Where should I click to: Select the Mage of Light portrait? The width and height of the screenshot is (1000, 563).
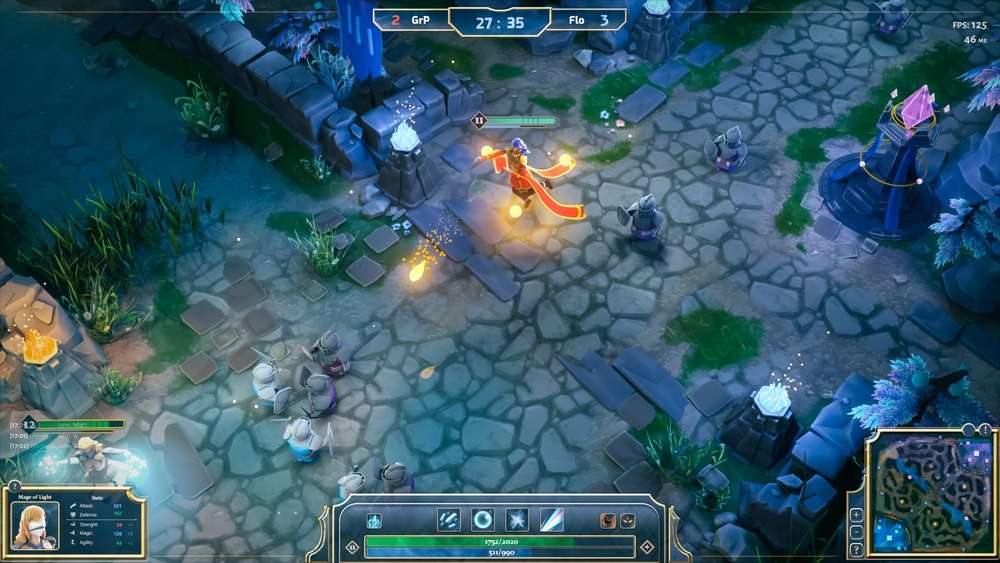click(34, 524)
